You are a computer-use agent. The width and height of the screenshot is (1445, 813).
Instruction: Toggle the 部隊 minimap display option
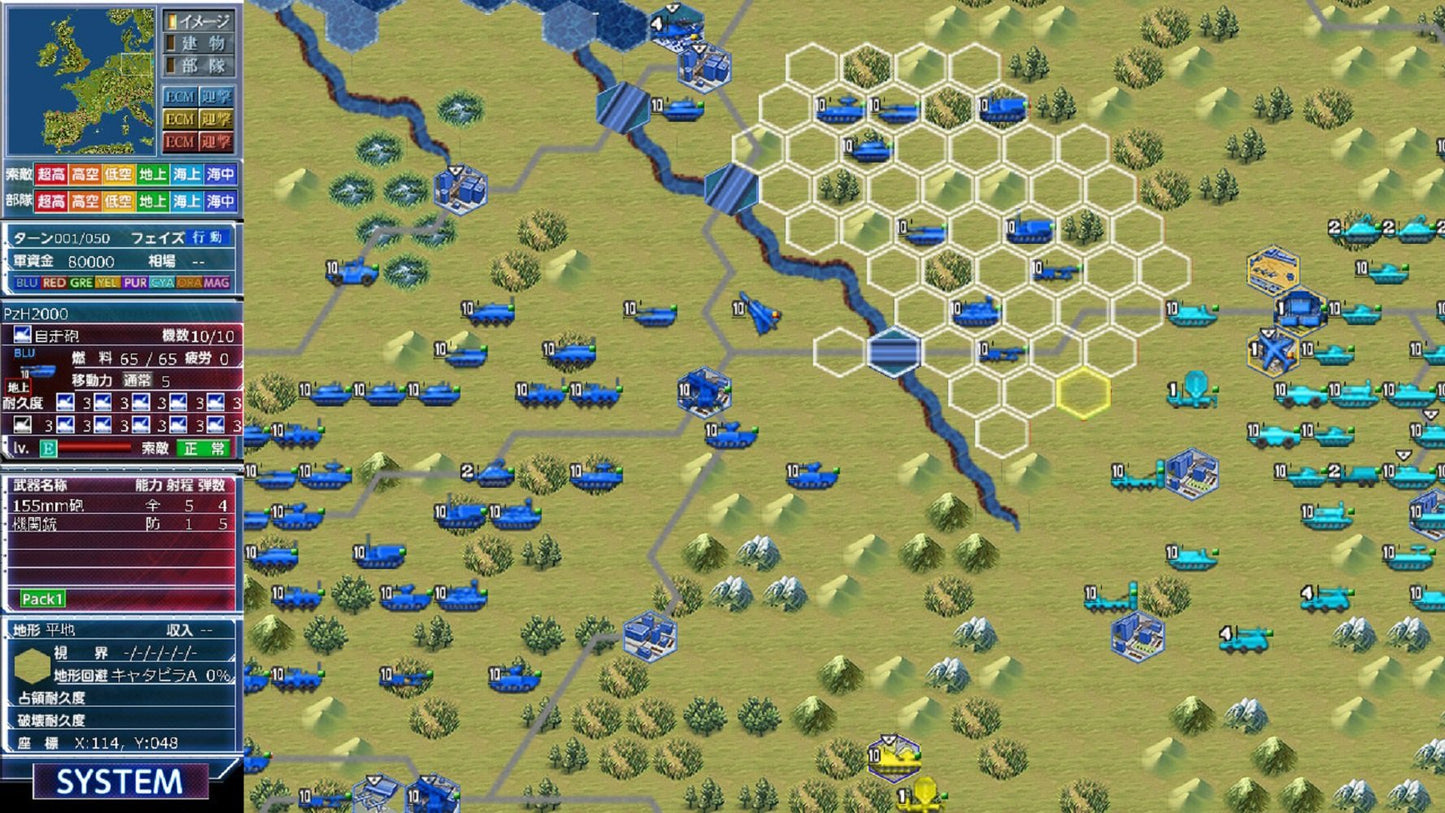200,67
